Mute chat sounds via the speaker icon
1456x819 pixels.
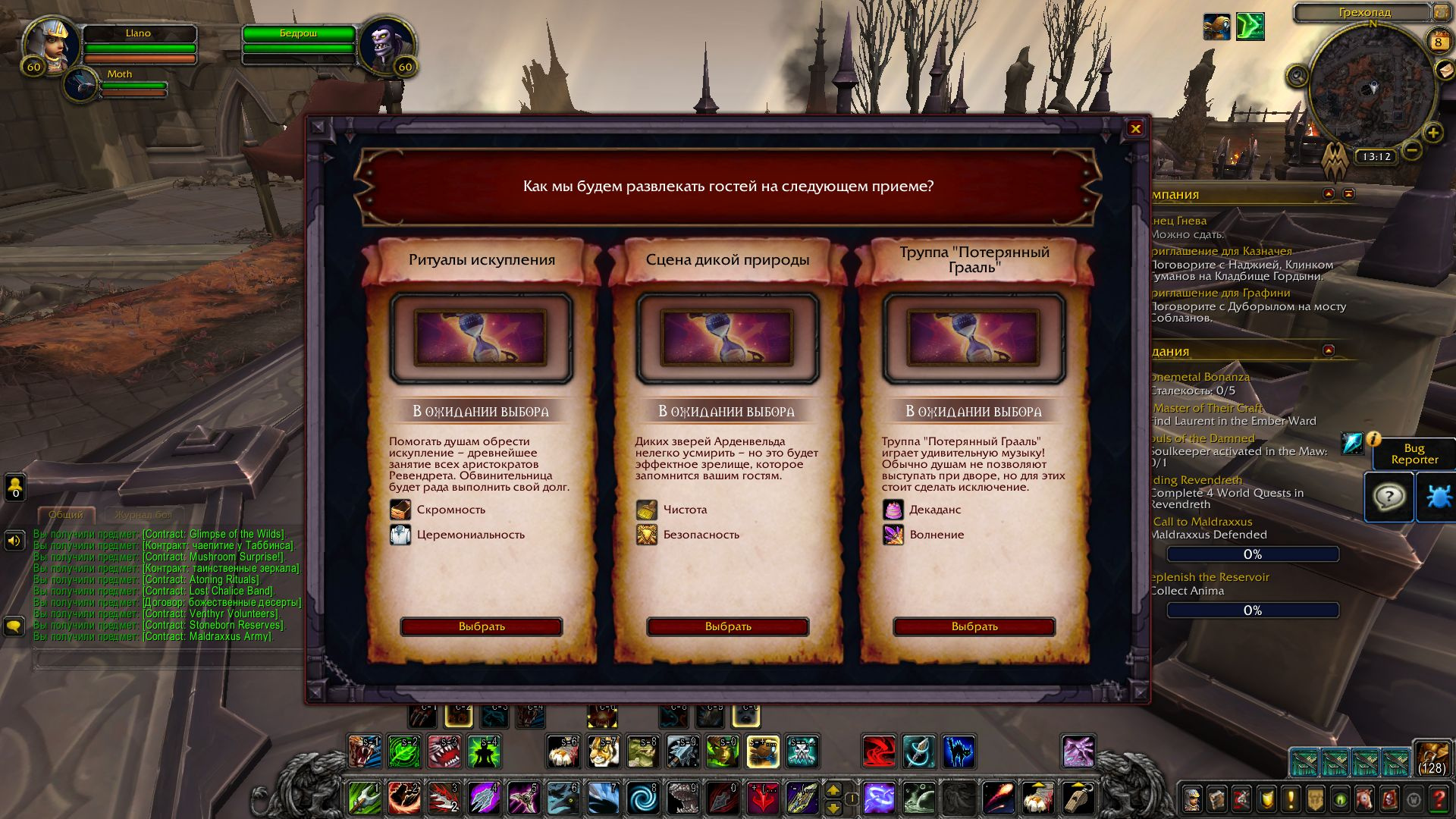point(15,540)
